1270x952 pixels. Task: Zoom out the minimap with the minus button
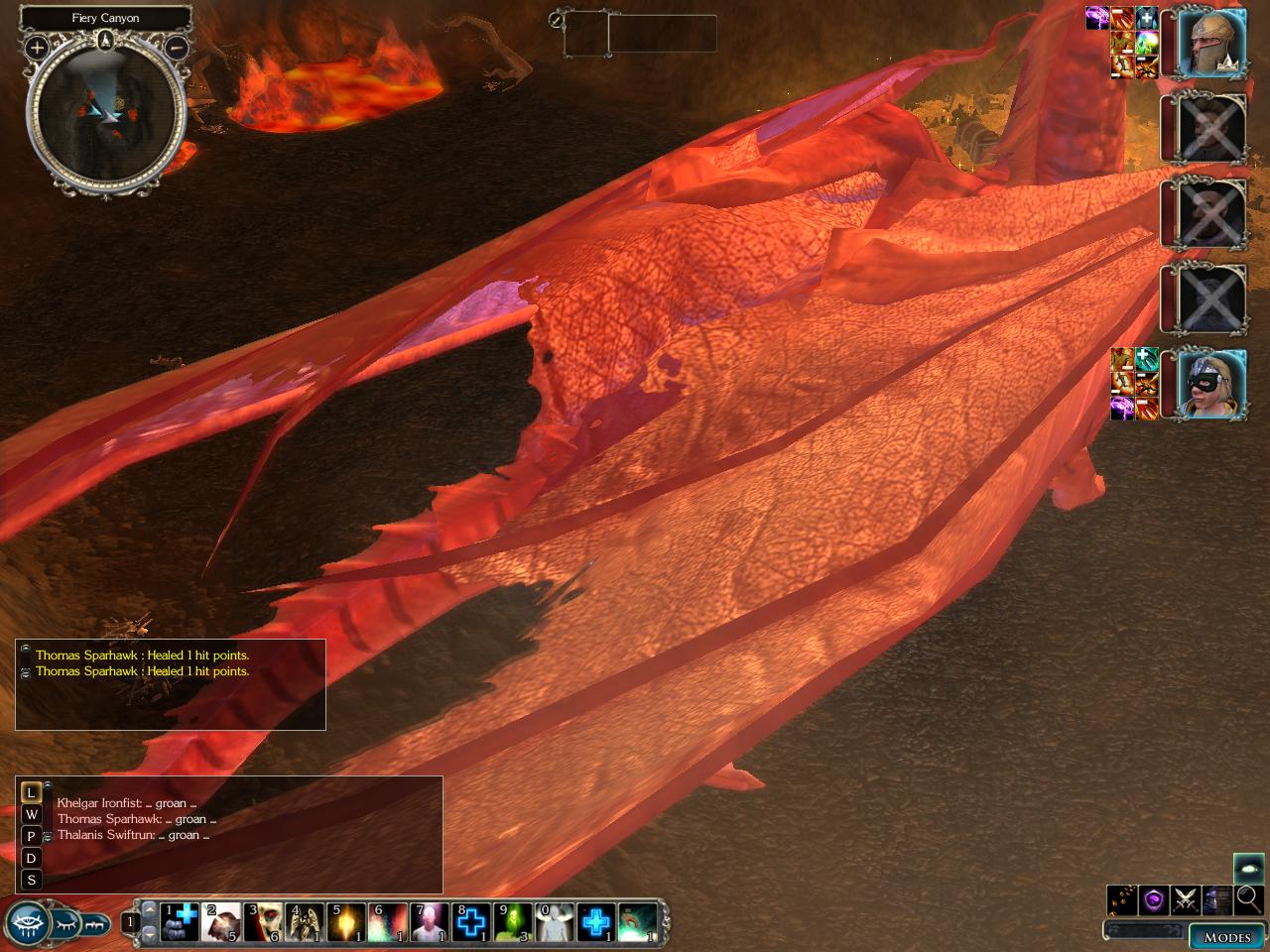177,47
